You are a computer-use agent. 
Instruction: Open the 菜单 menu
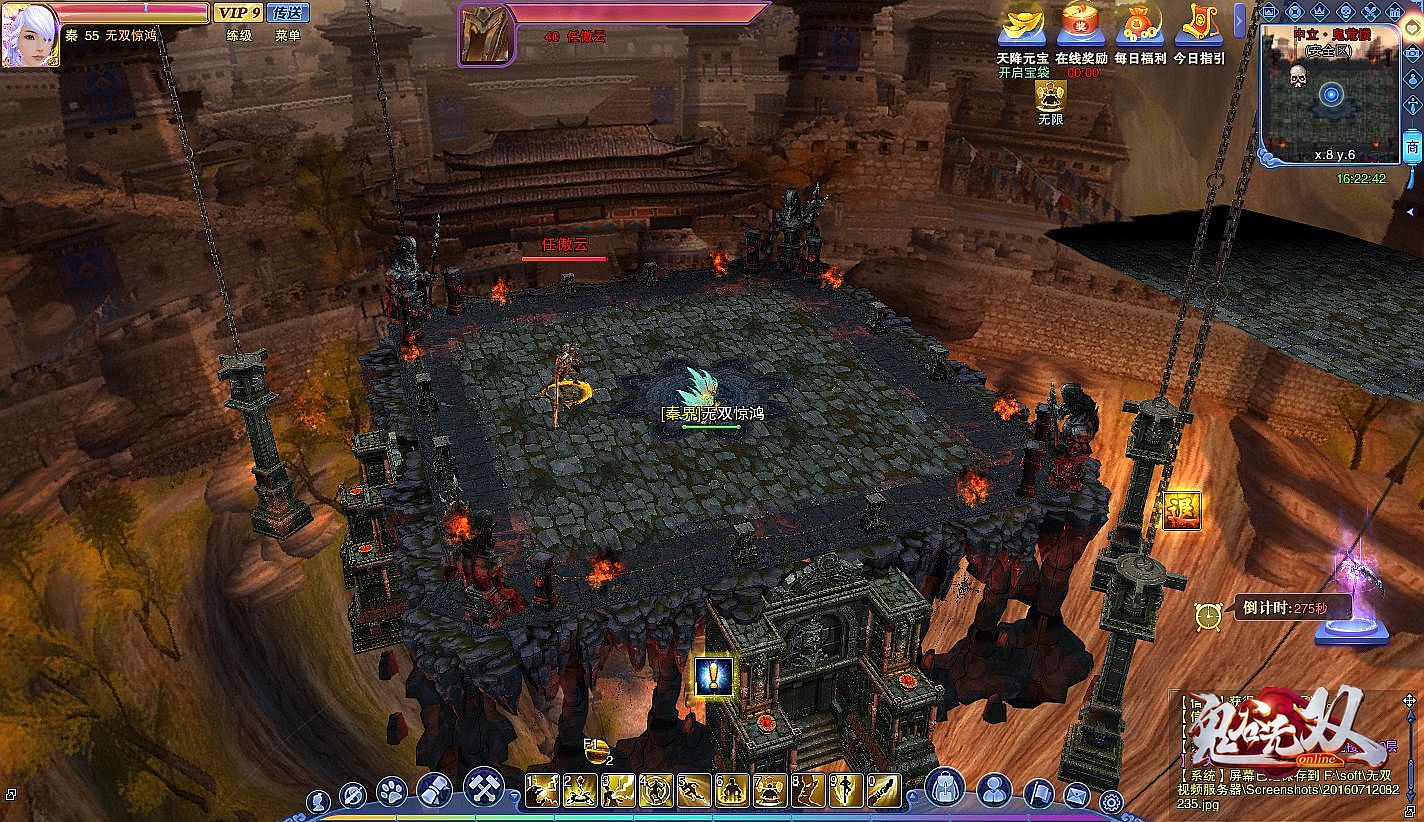pyautogui.click(x=288, y=35)
